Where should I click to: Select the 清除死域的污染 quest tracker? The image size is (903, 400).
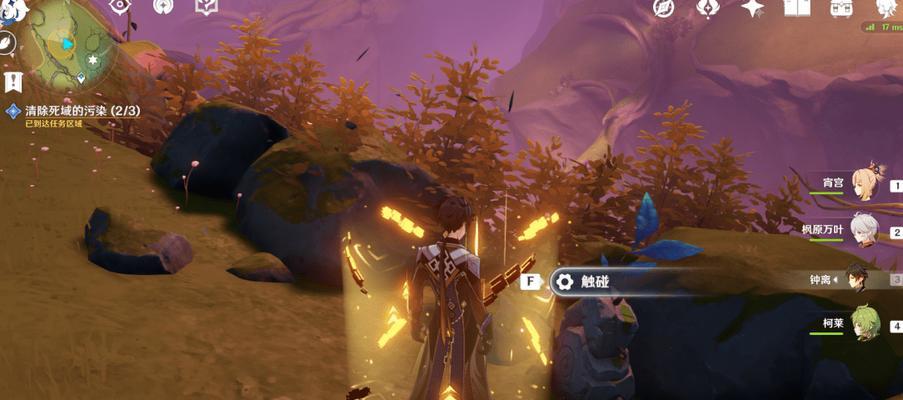point(70,110)
